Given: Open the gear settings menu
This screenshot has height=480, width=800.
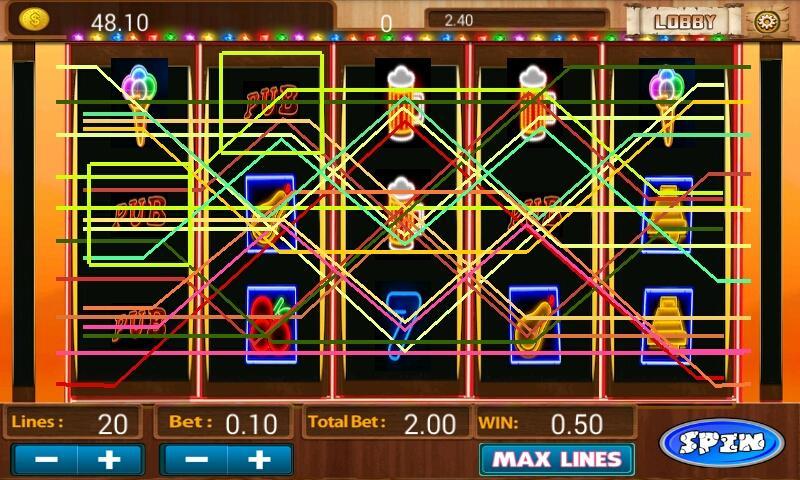Looking at the screenshot, I should [766, 21].
